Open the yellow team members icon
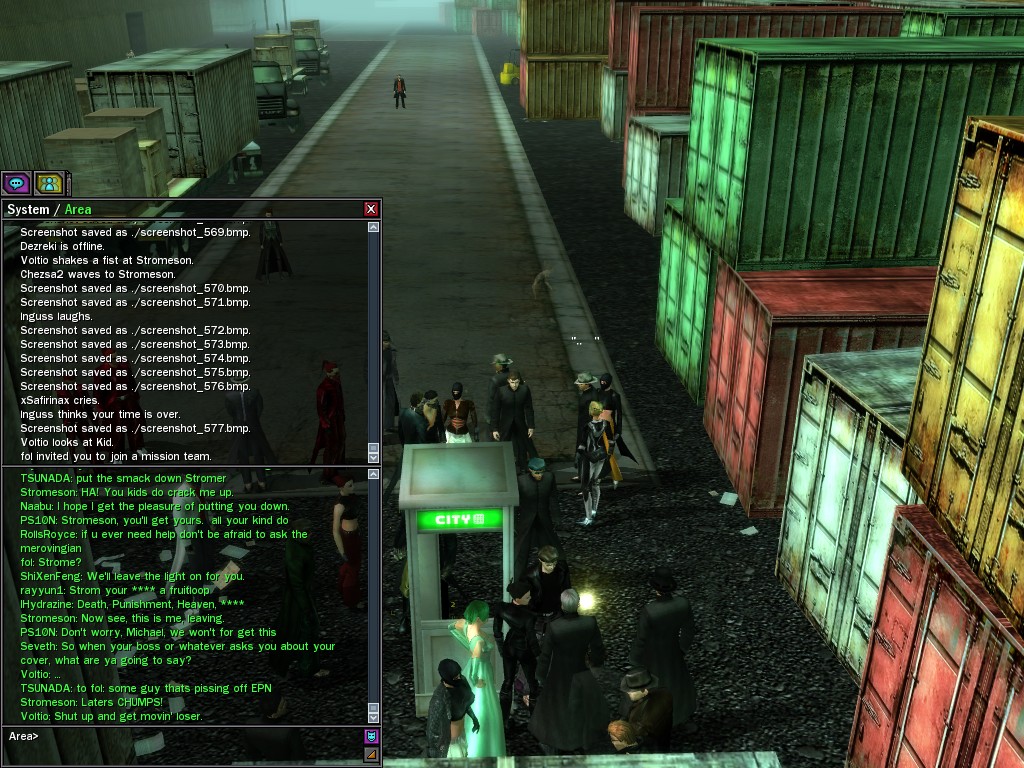Viewport: 1024px width, 768px height. [x=49, y=183]
